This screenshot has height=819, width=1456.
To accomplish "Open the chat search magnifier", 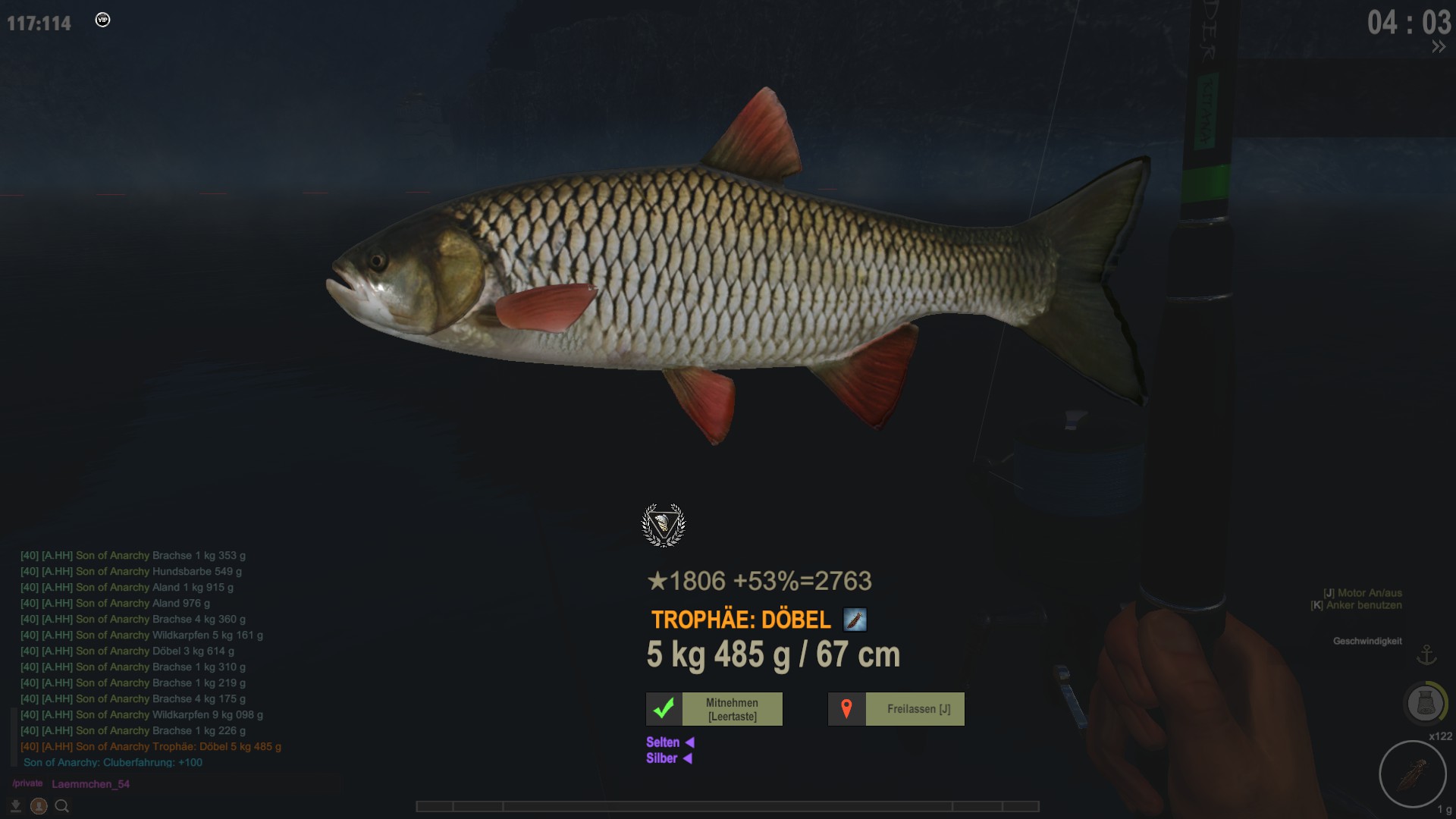I will coord(62,806).
